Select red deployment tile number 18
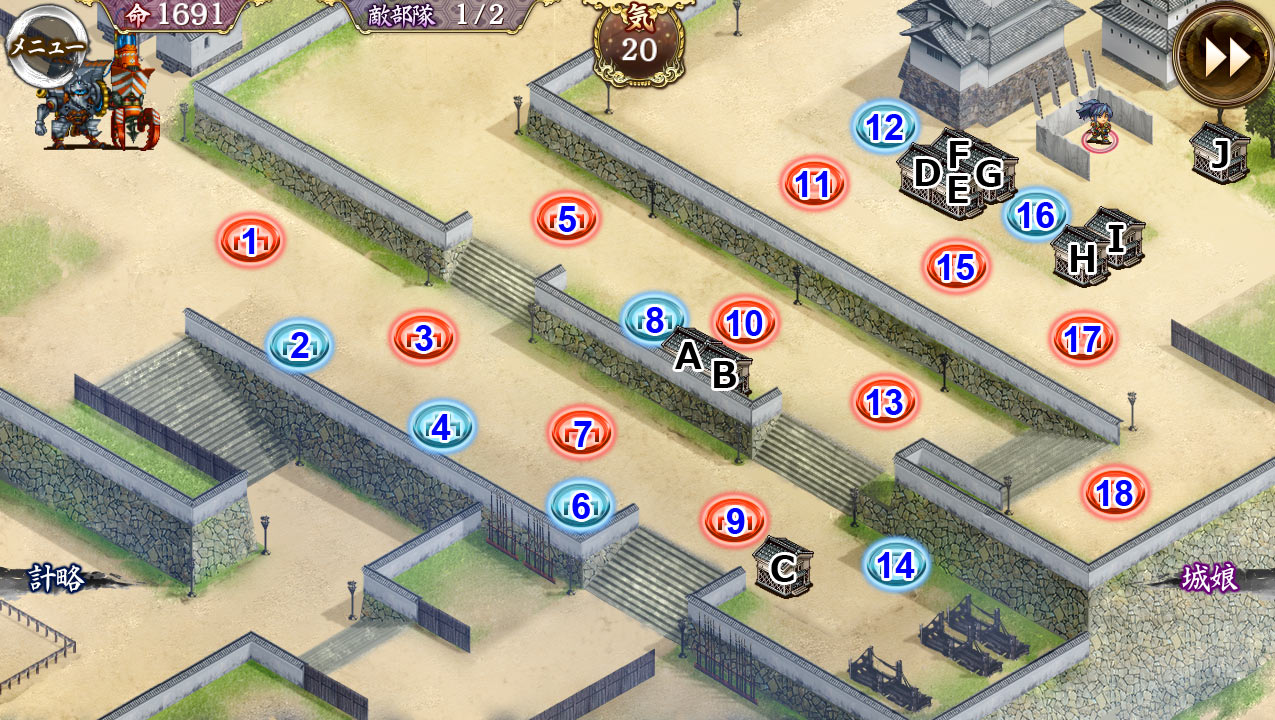 tap(1115, 492)
